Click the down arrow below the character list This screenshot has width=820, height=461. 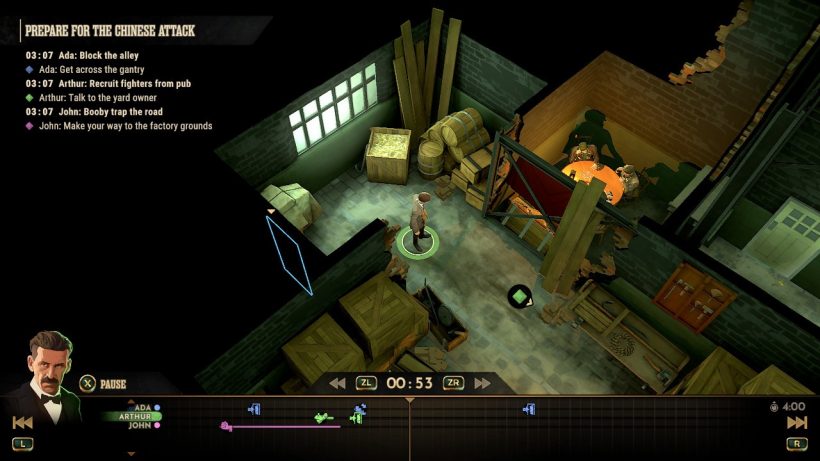click(x=131, y=453)
